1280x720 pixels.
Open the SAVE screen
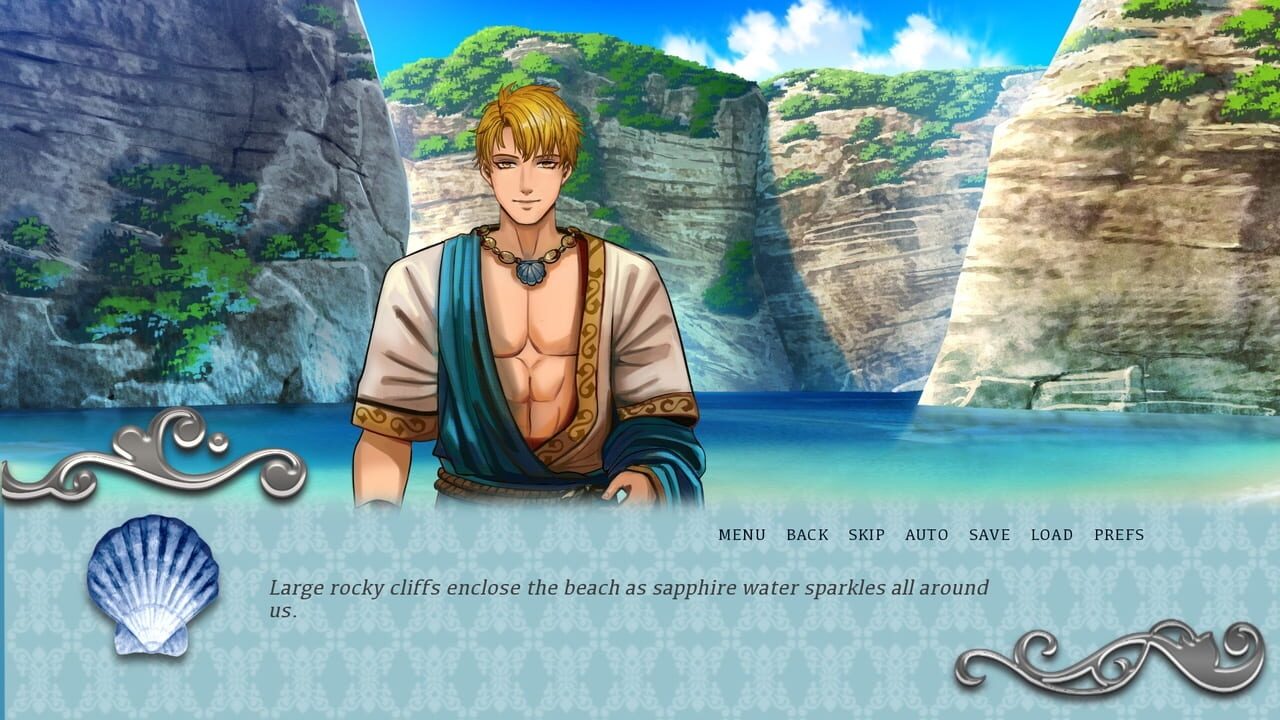coord(986,535)
